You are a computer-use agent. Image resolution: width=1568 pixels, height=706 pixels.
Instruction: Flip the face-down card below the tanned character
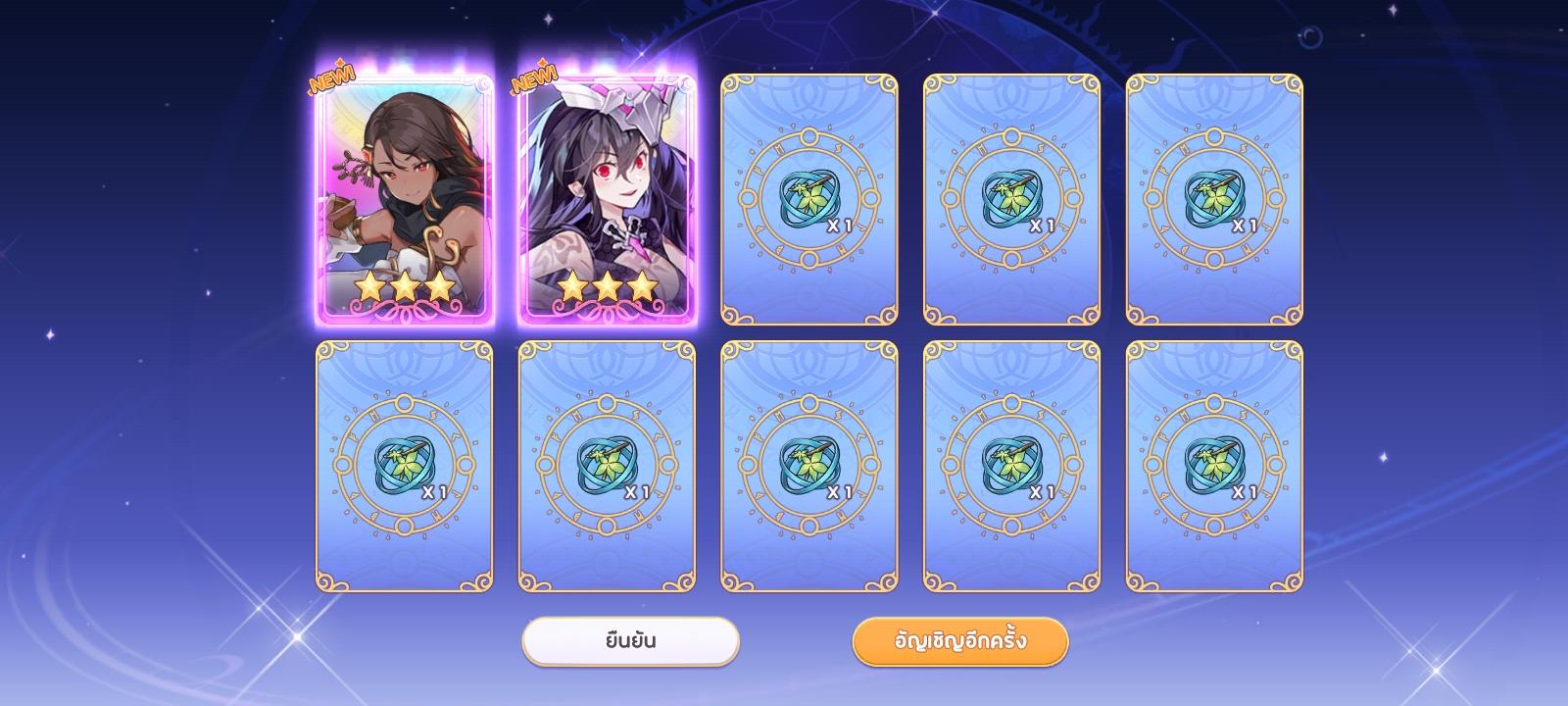click(x=404, y=466)
